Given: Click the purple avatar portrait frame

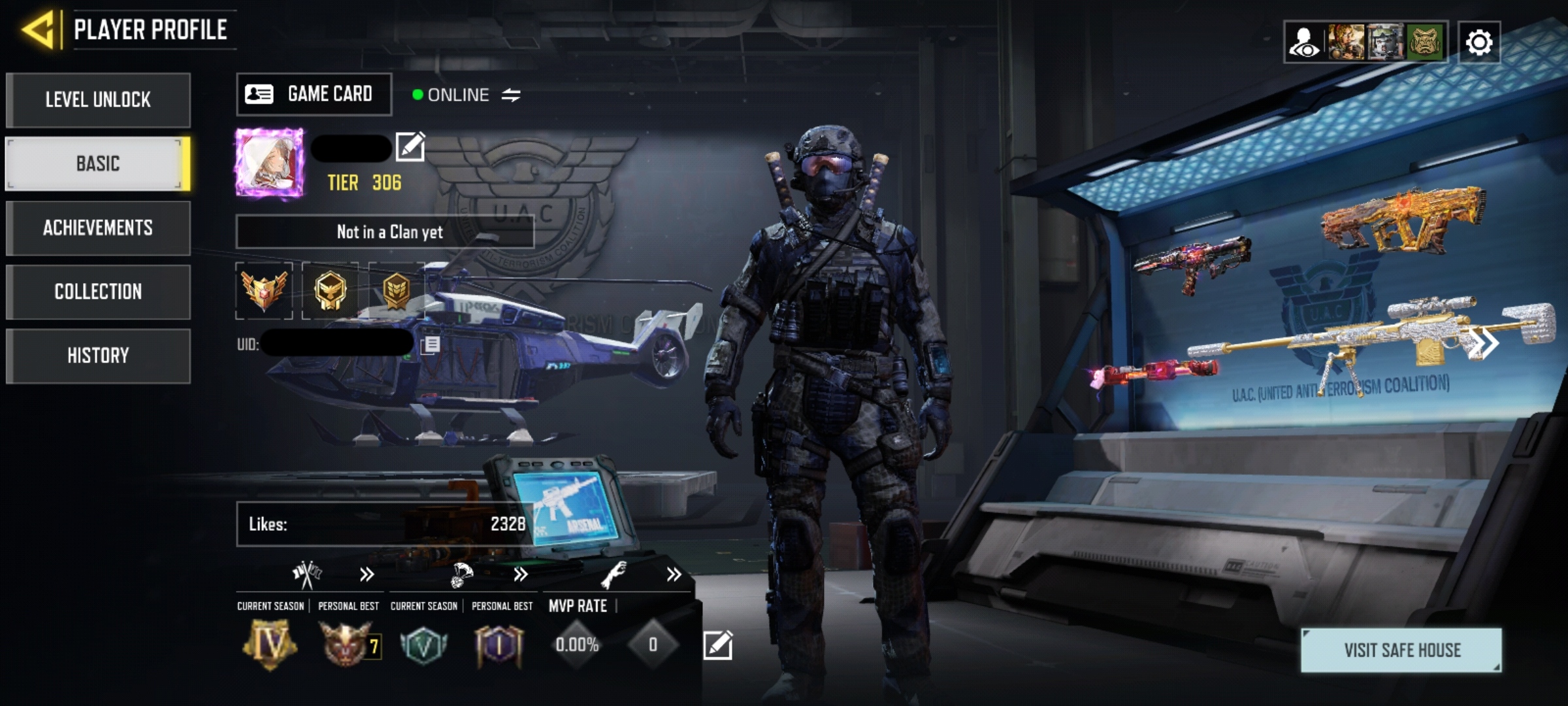Looking at the screenshot, I should point(269,163).
